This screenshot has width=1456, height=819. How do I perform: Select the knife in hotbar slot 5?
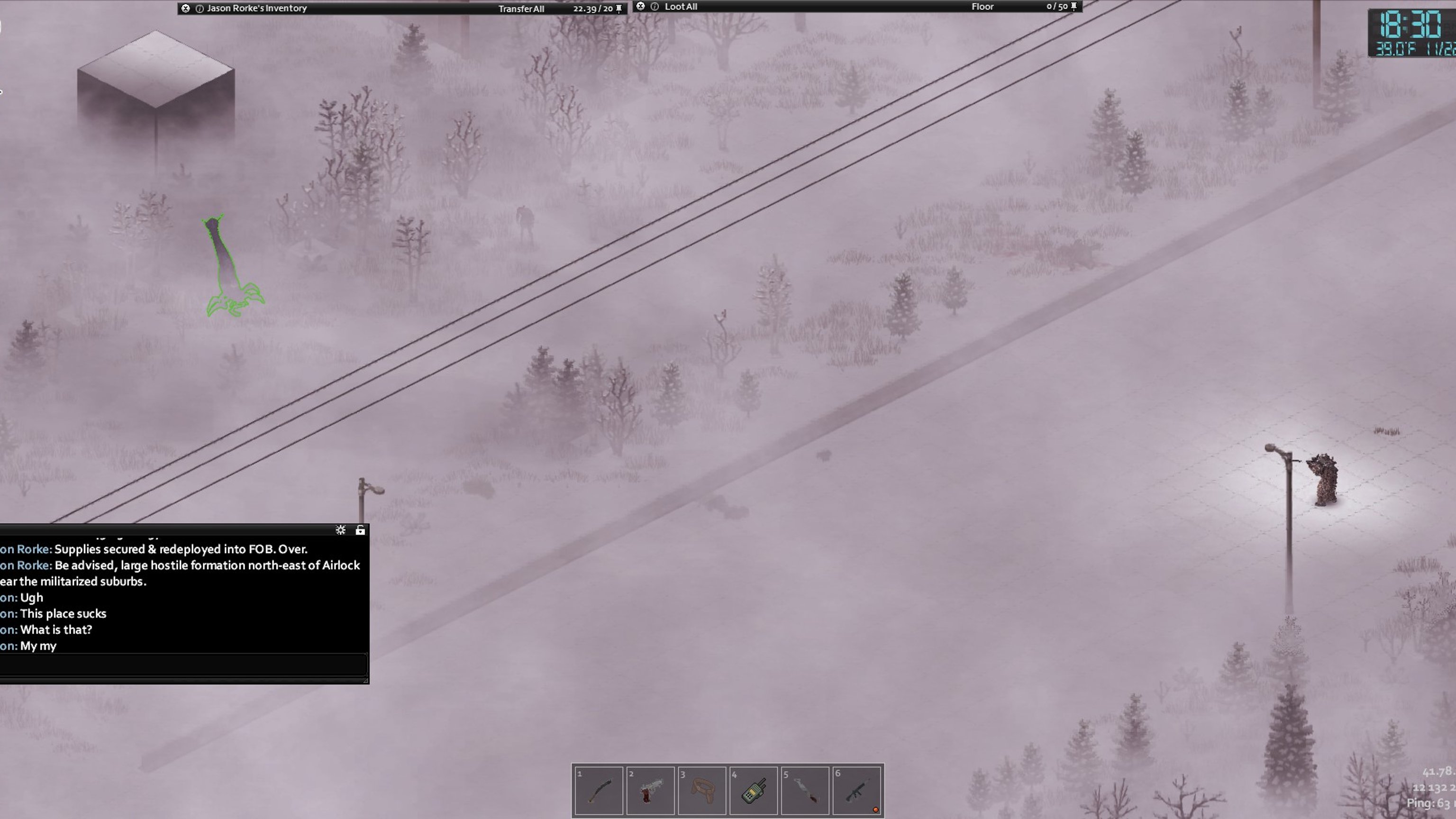pyautogui.click(x=805, y=790)
